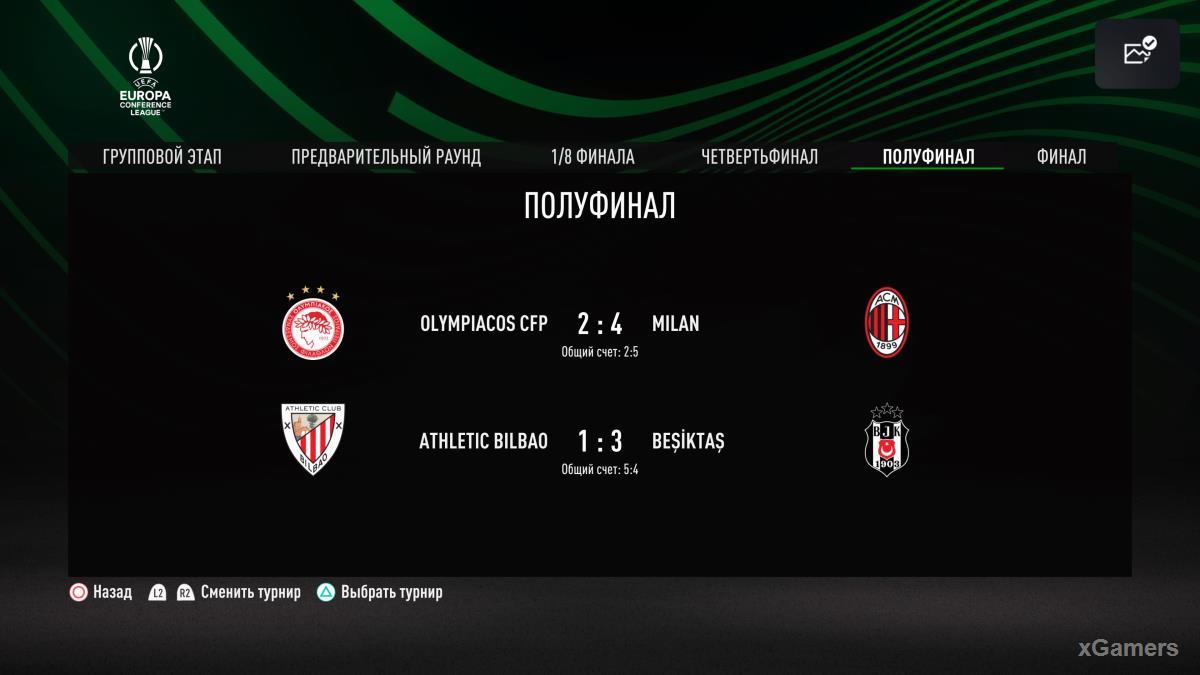Go to the Финал tab

pos(1061,157)
